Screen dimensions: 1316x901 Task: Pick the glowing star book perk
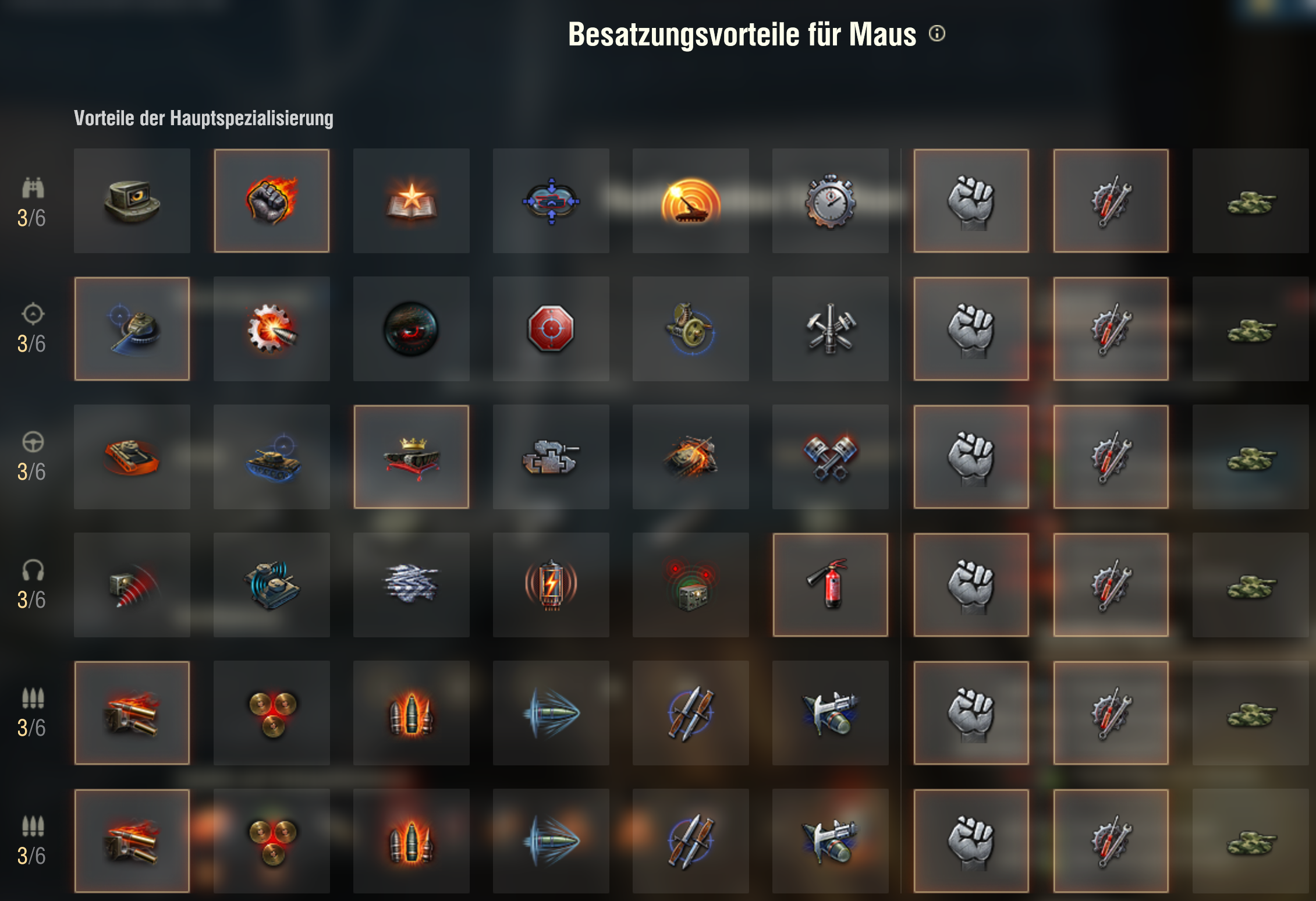412,201
